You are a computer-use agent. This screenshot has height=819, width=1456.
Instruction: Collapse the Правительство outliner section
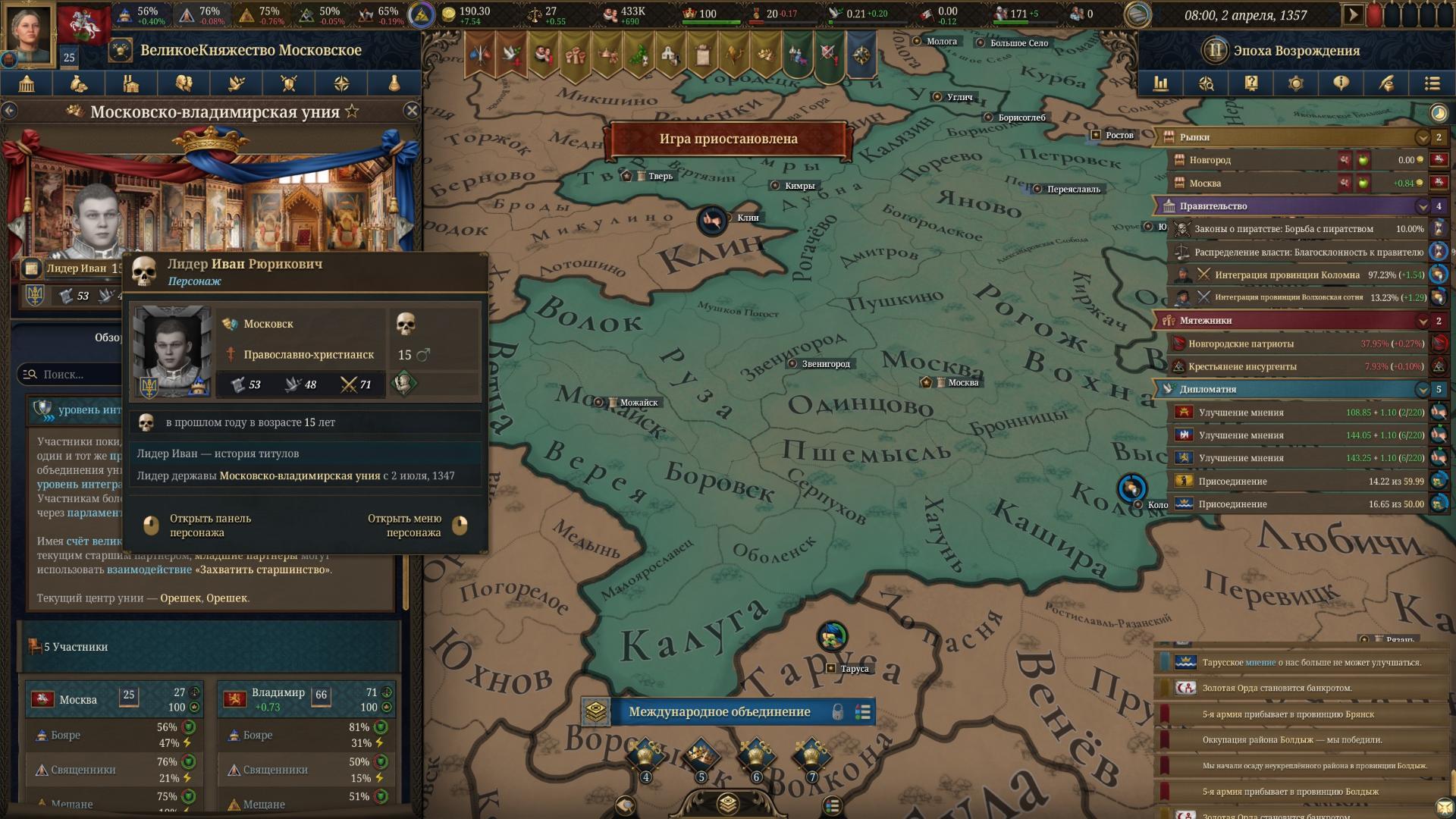(x=1423, y=206)
